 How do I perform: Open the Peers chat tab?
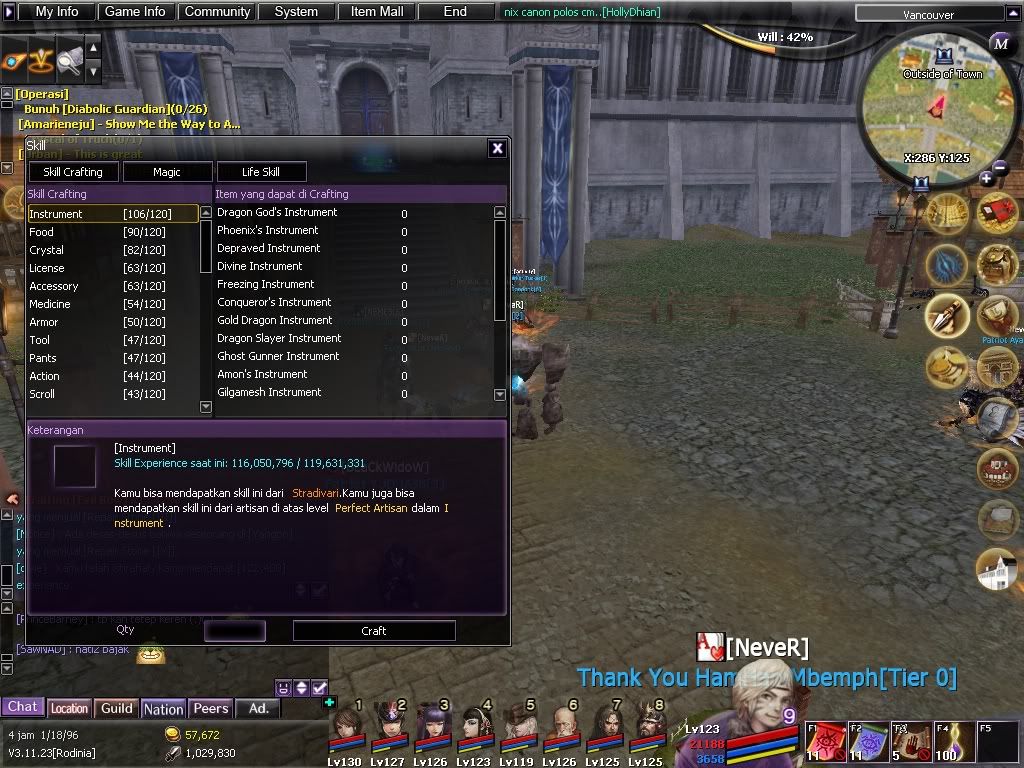211,708
